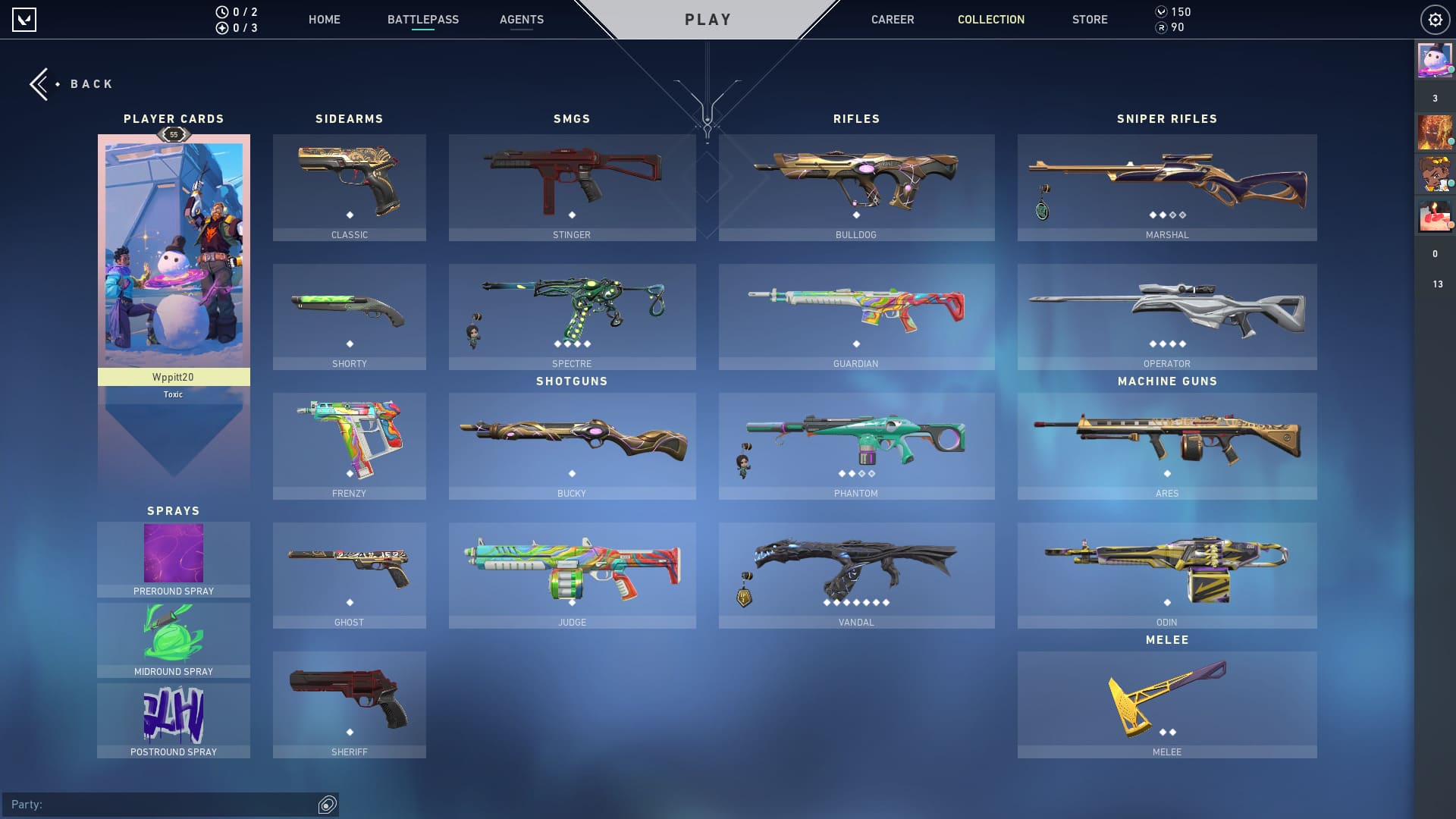Open the Battlepass tab
This screenshot has width=1456, height=819.
[x=422, y=20]
